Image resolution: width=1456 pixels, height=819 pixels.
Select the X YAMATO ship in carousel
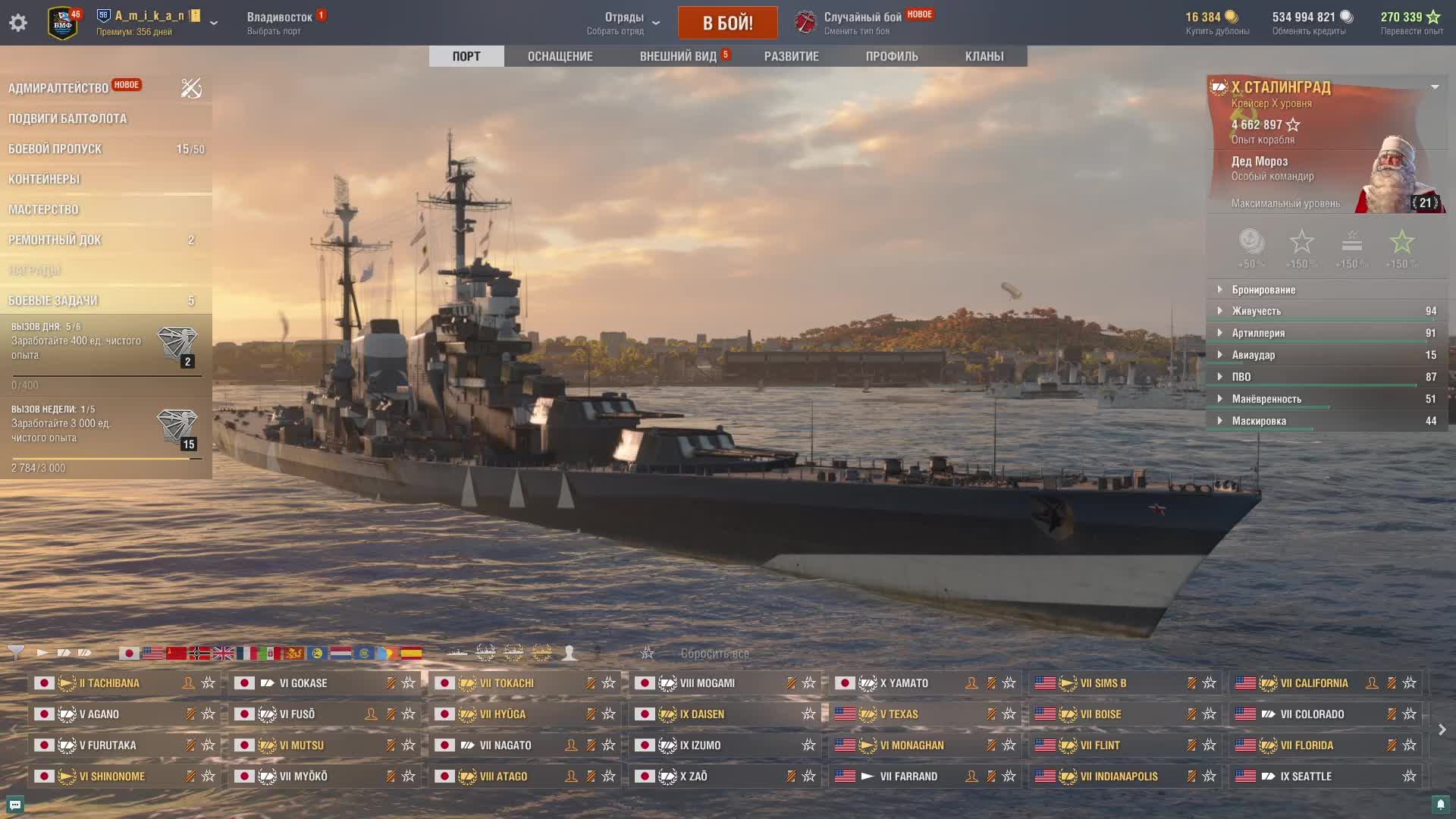click(x=903, y=683)
